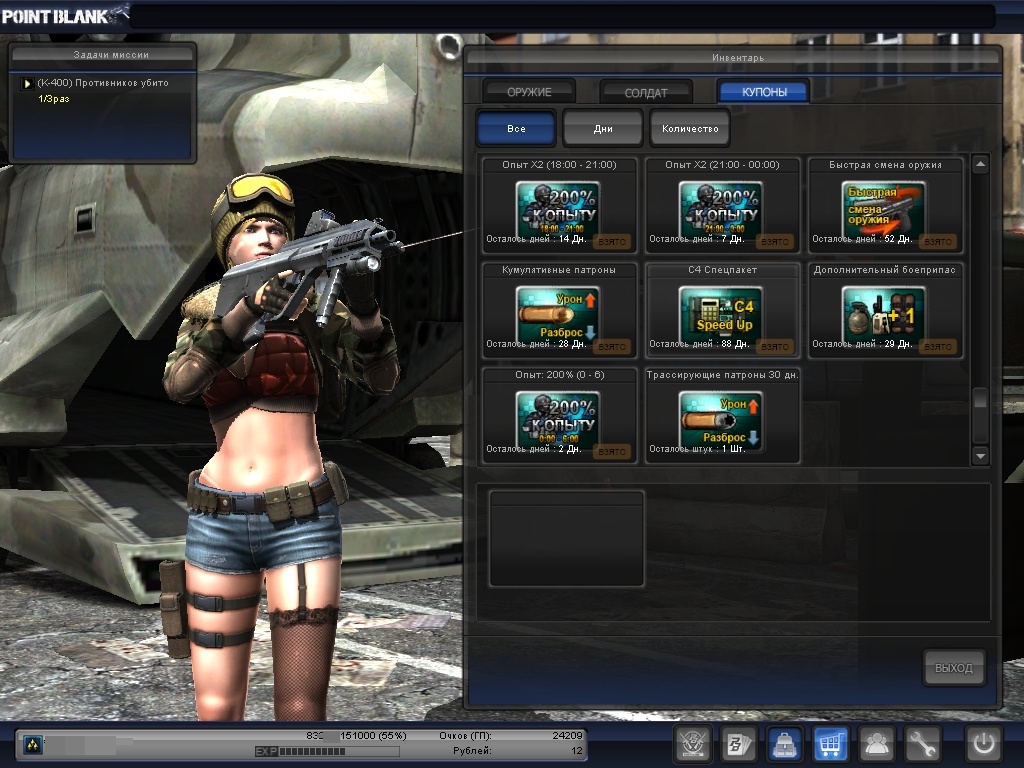The image size is (1024, 768).
Task: Open settings with the wrench icon
Action: 922,743
